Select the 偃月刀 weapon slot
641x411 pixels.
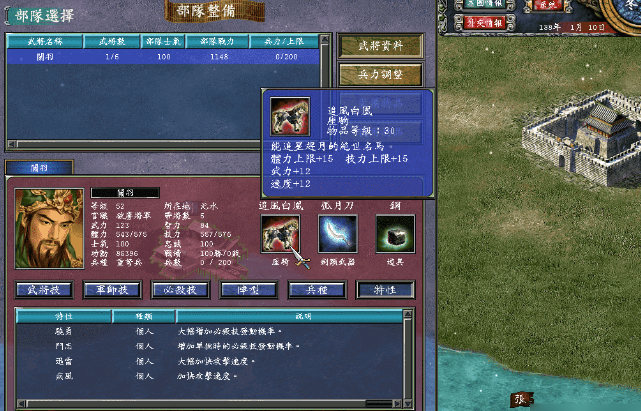pos(337,234)
